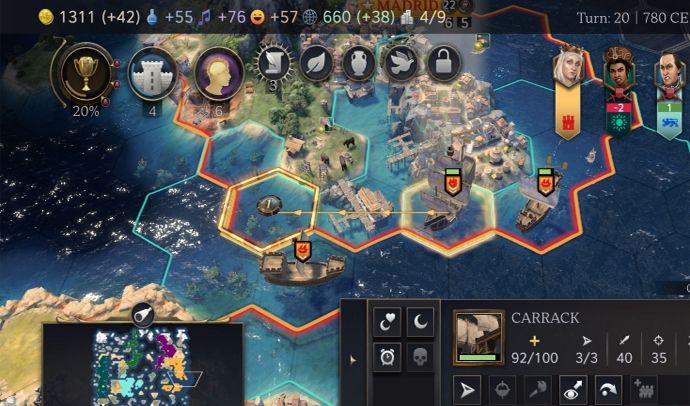
Task: Activate the curved arrow skip action
Action: [x=609, y=389]
